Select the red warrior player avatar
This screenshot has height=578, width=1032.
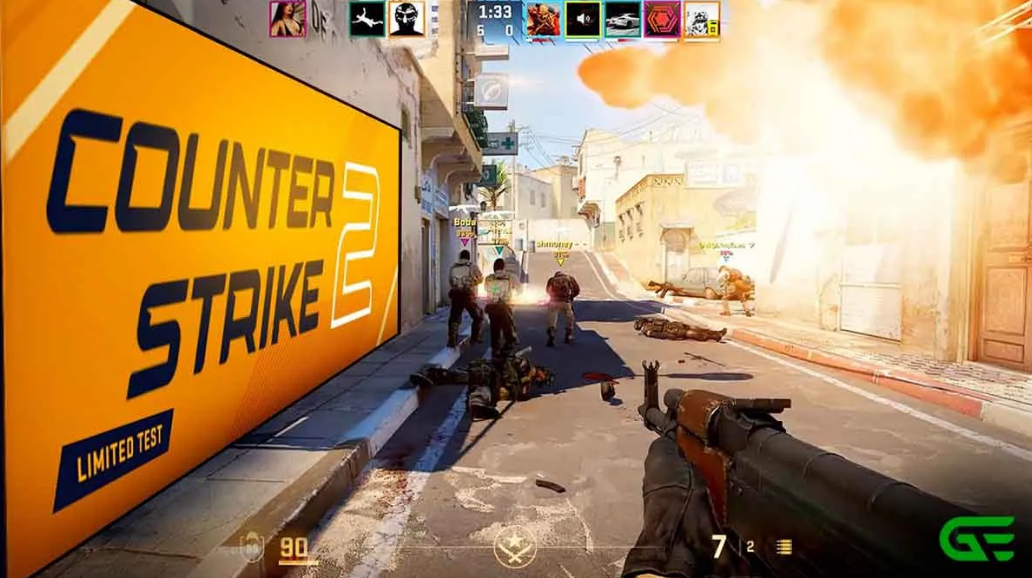[543, 19]
